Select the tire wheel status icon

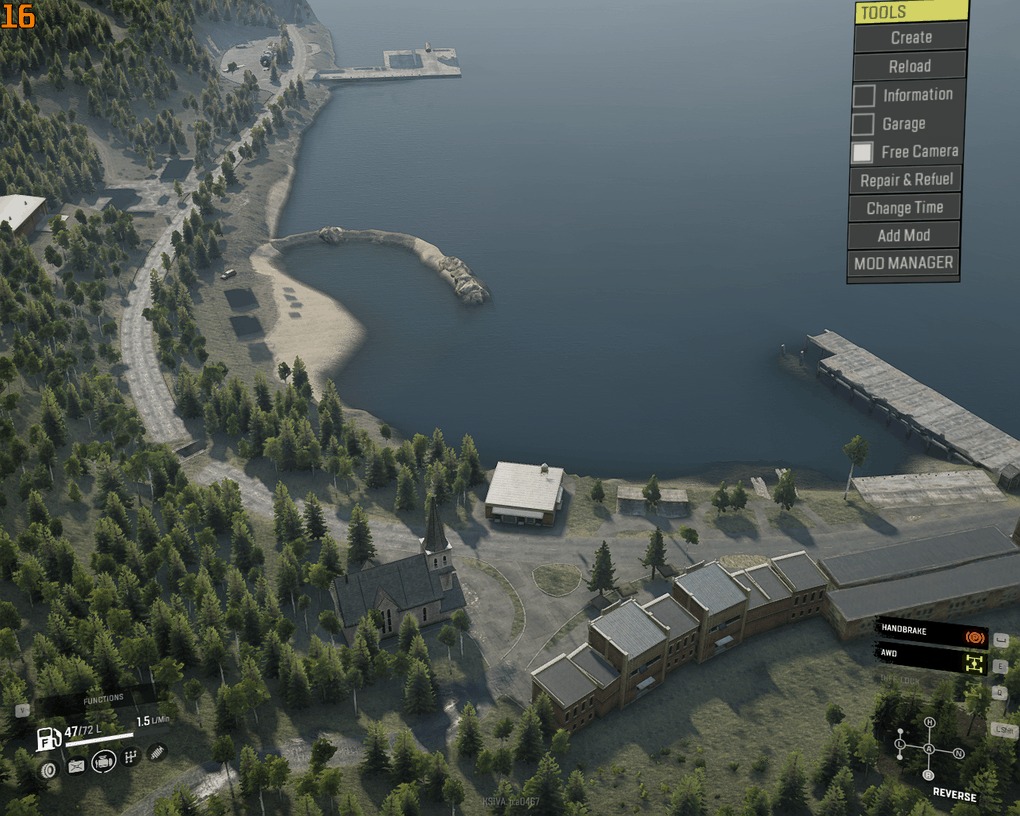(48, 769)
